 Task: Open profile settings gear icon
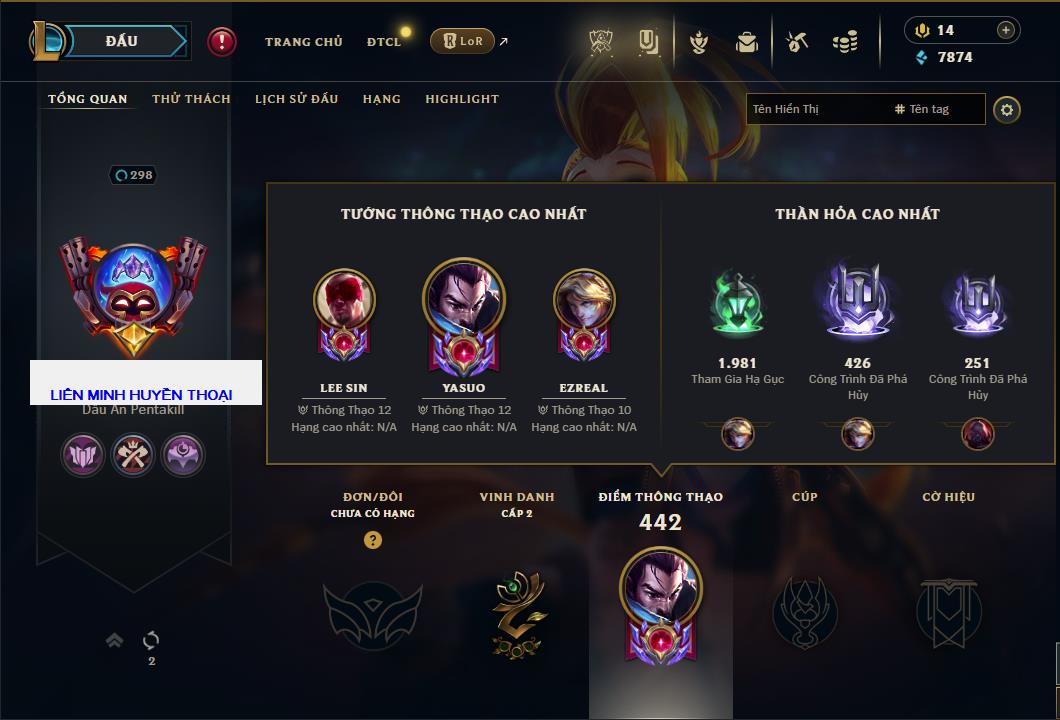pyautogui.click(x=1007, y=109)
